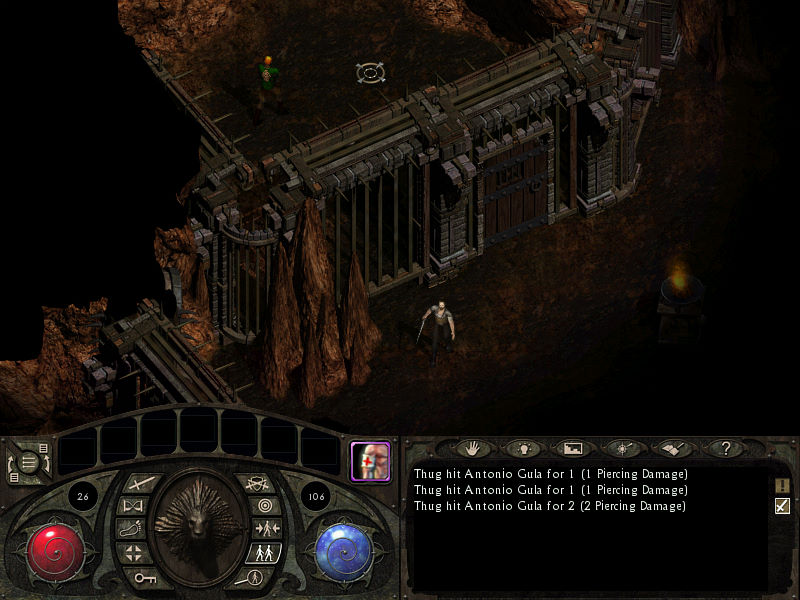Viewport: 800px width, 600px height.
Task: Select the bullseye target button
Action: pos(264,506)
